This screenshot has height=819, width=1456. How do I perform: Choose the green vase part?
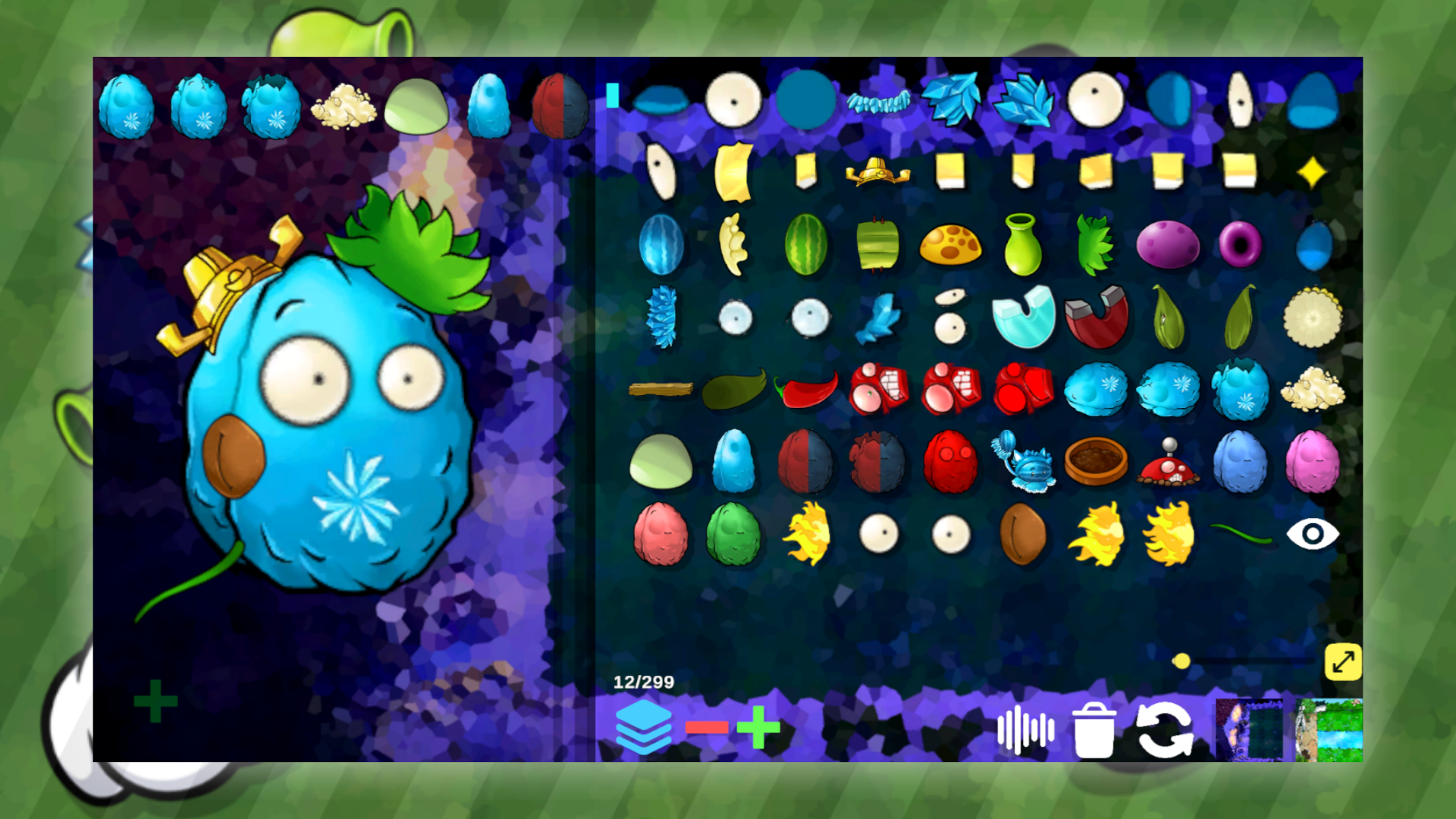click(1024, 244)
